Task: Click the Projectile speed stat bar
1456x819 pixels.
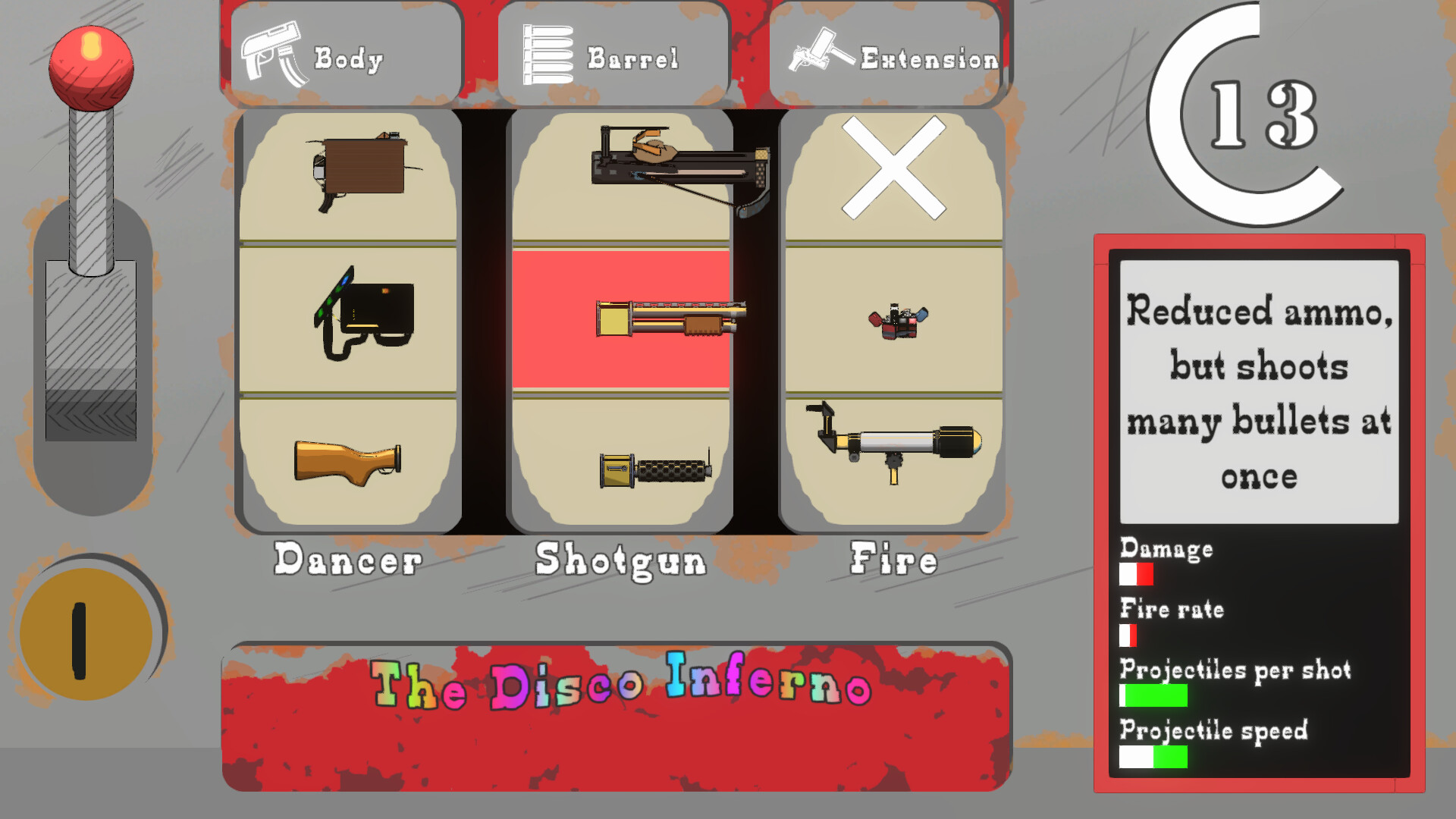Action: click(1153, 756)
